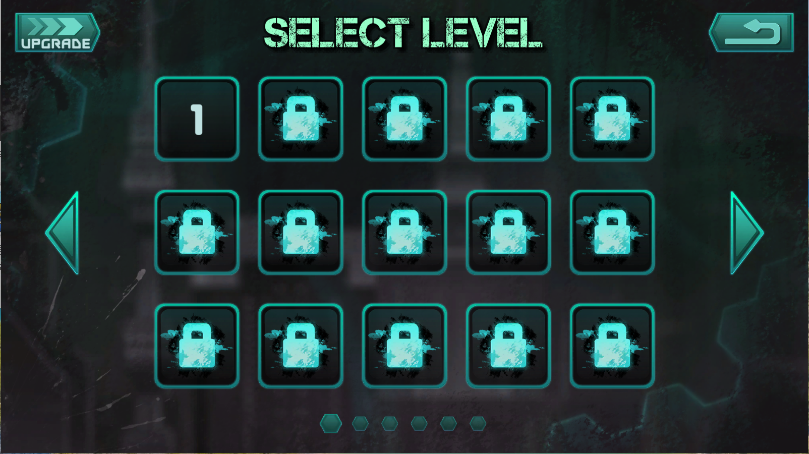Open the Upgrade screen
The image size is (809, 454).
[57, 33]
